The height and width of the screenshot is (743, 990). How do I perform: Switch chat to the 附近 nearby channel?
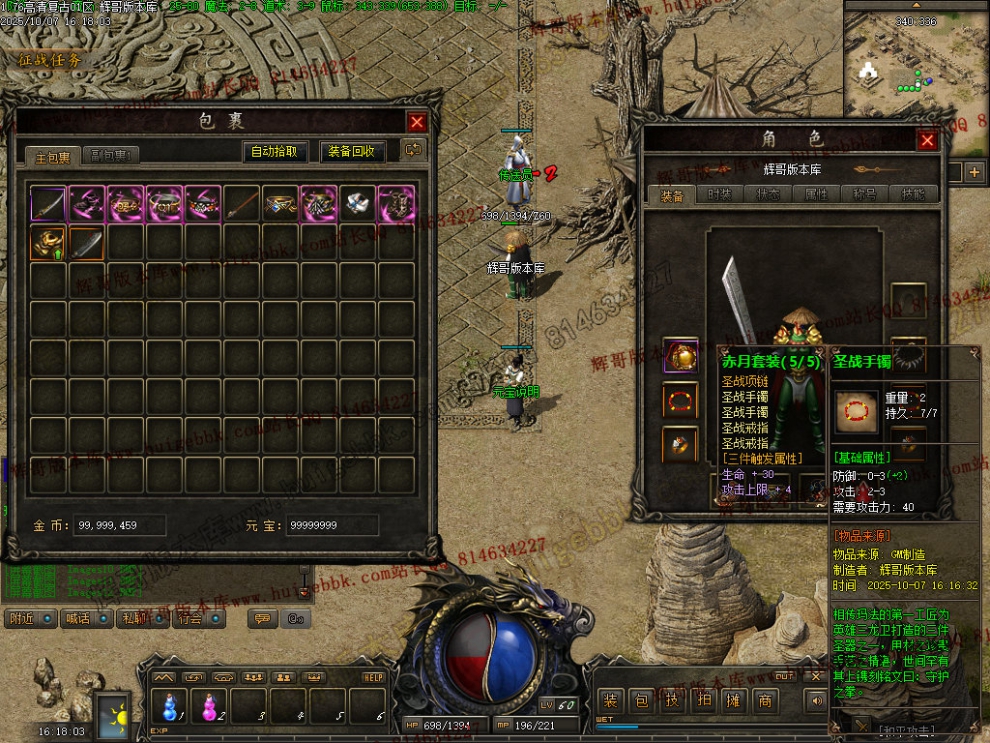30,619
